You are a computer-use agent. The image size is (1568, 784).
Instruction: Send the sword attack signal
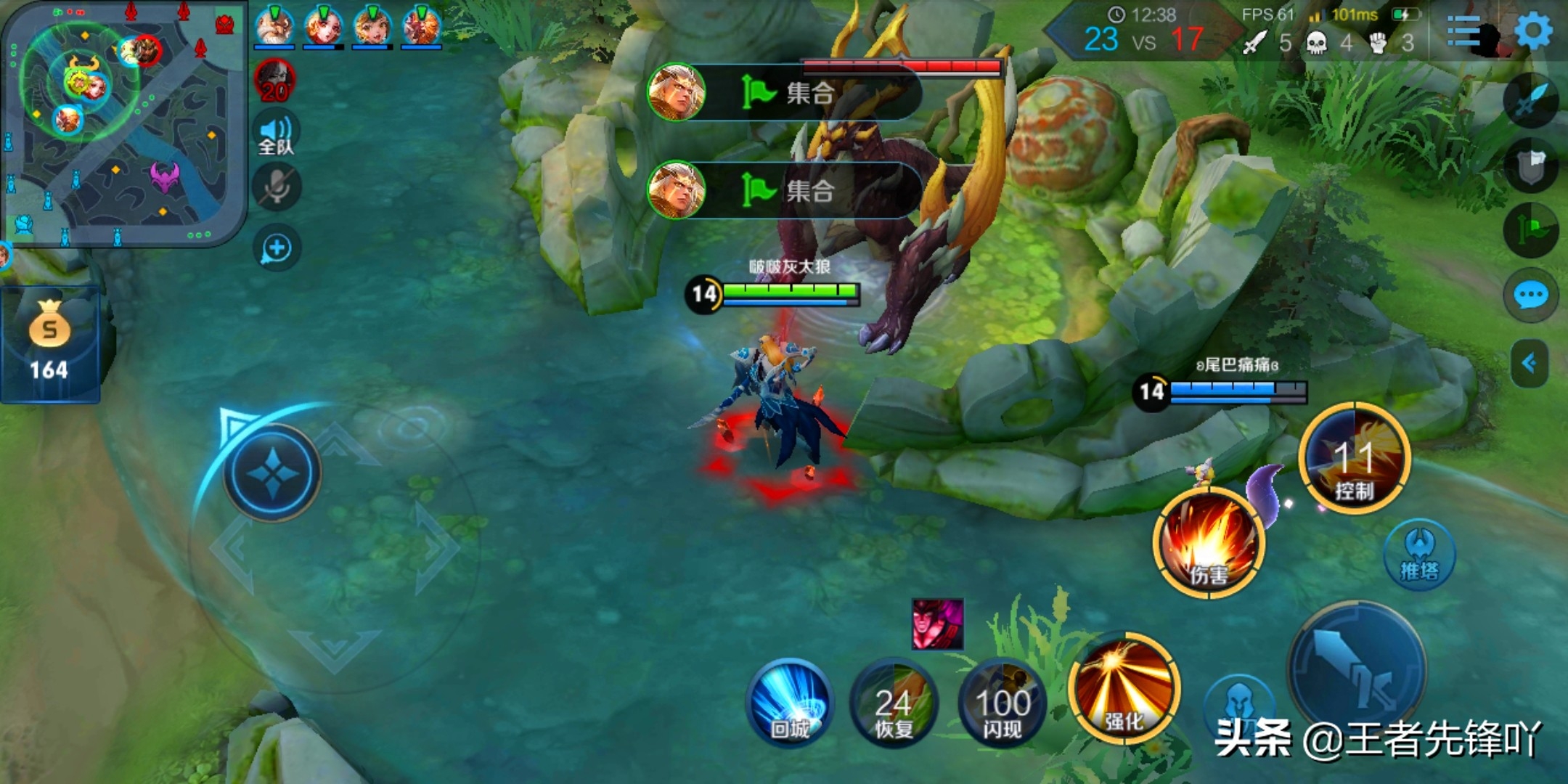tap(1530, 102)
